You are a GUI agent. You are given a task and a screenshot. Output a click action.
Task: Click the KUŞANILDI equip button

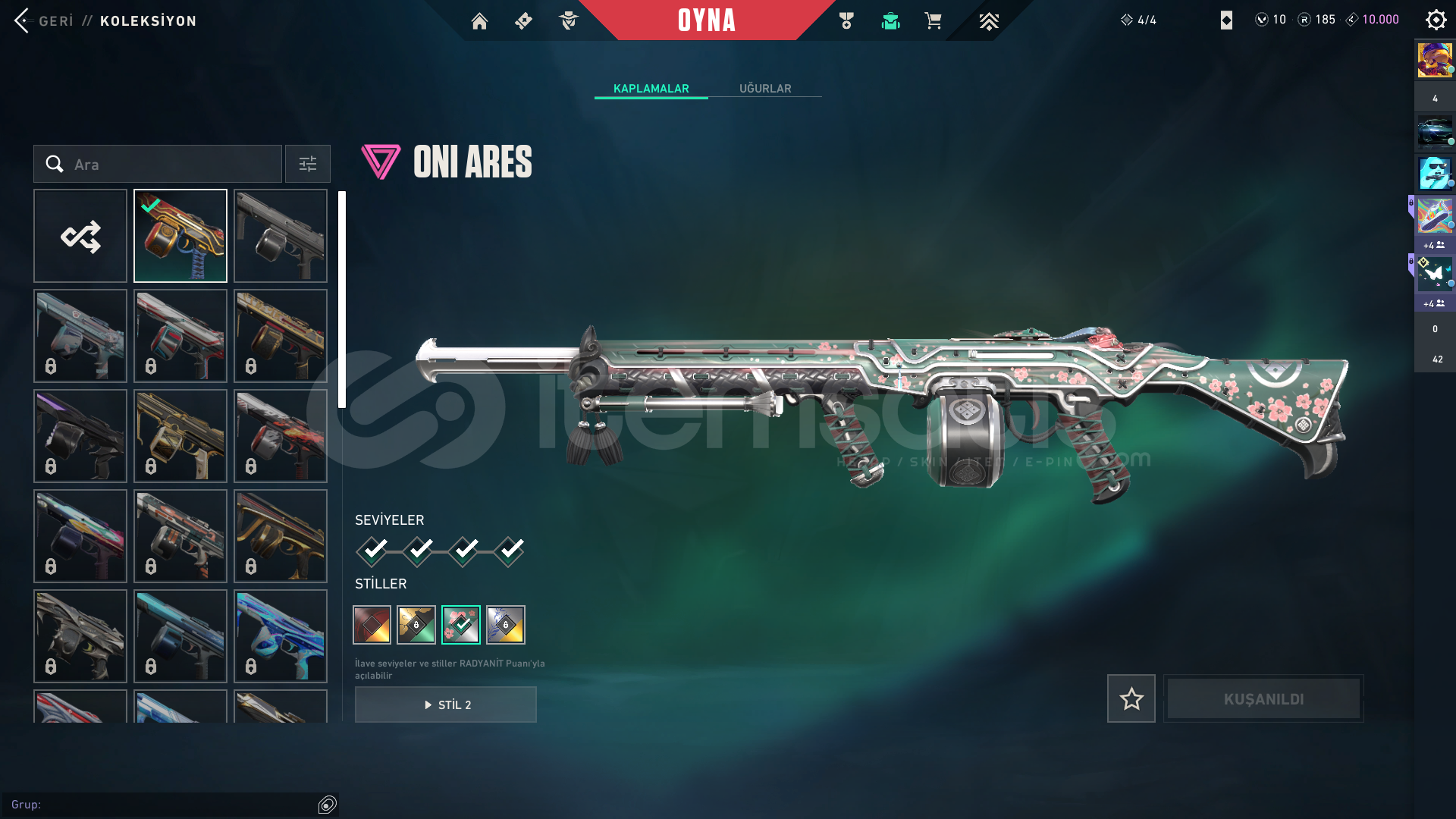[x=1263, y=698]
